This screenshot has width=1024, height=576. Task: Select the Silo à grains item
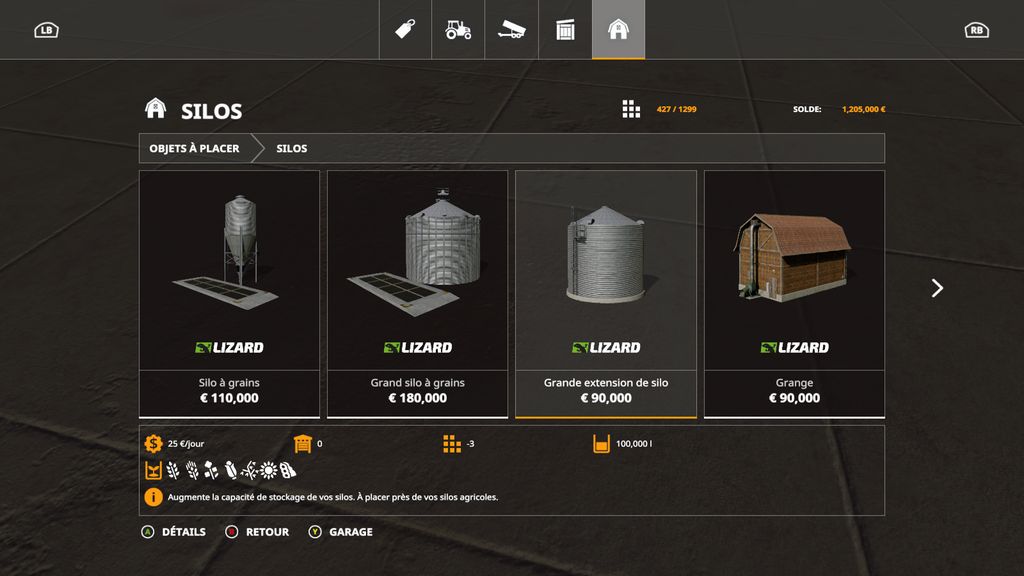229,293
